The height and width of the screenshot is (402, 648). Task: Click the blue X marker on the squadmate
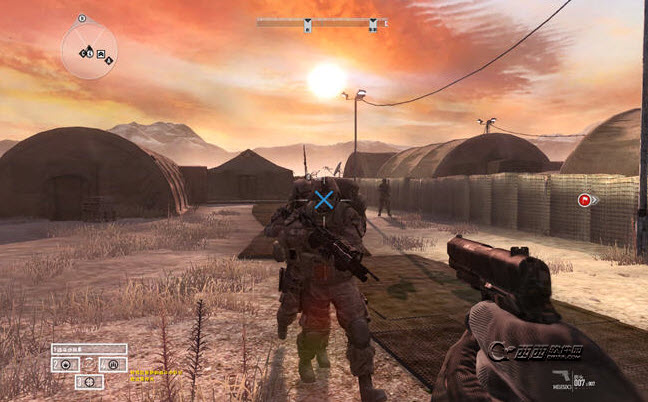coord(324,200)
